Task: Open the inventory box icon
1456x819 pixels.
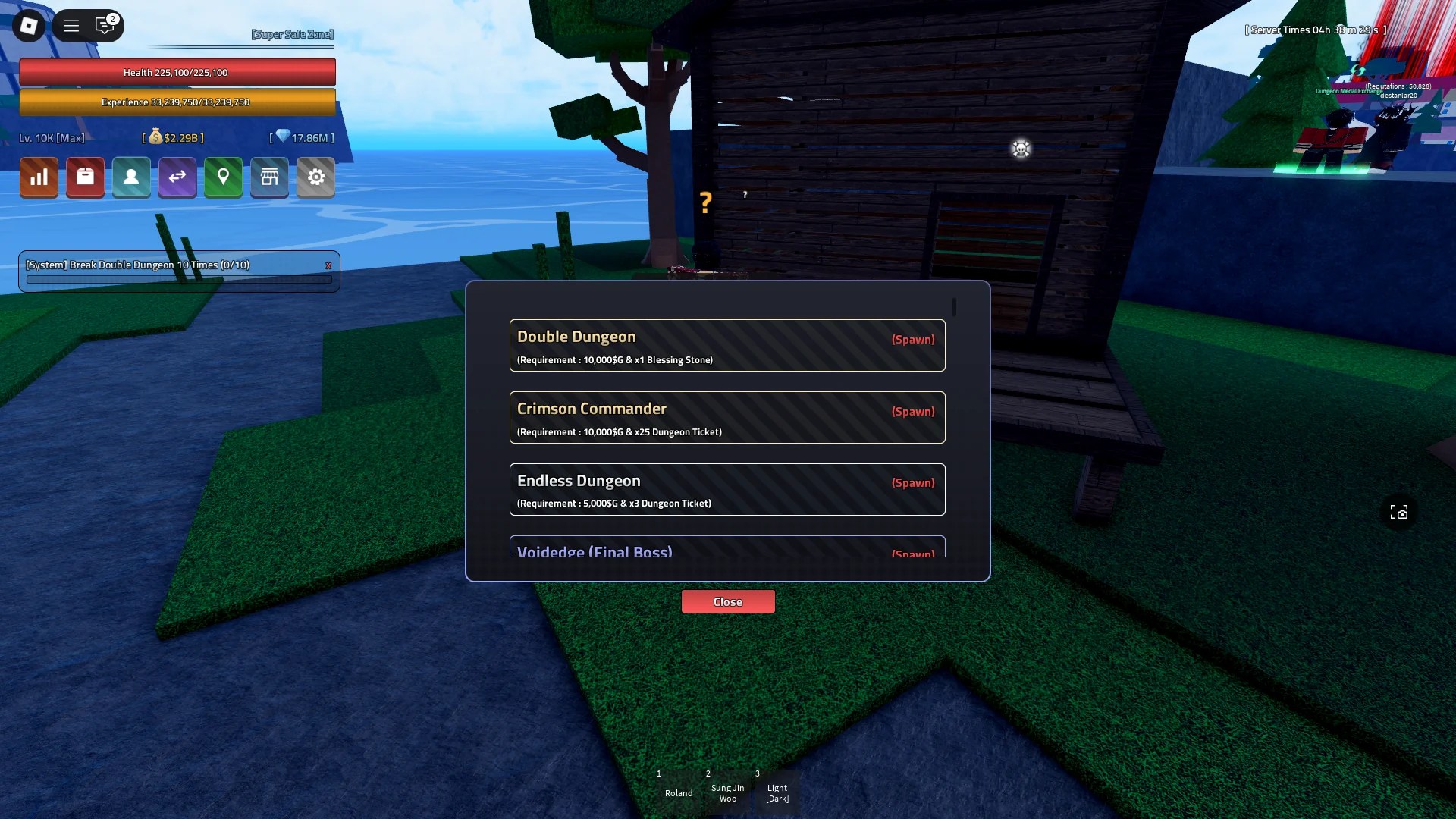Action: coord(85,177)
